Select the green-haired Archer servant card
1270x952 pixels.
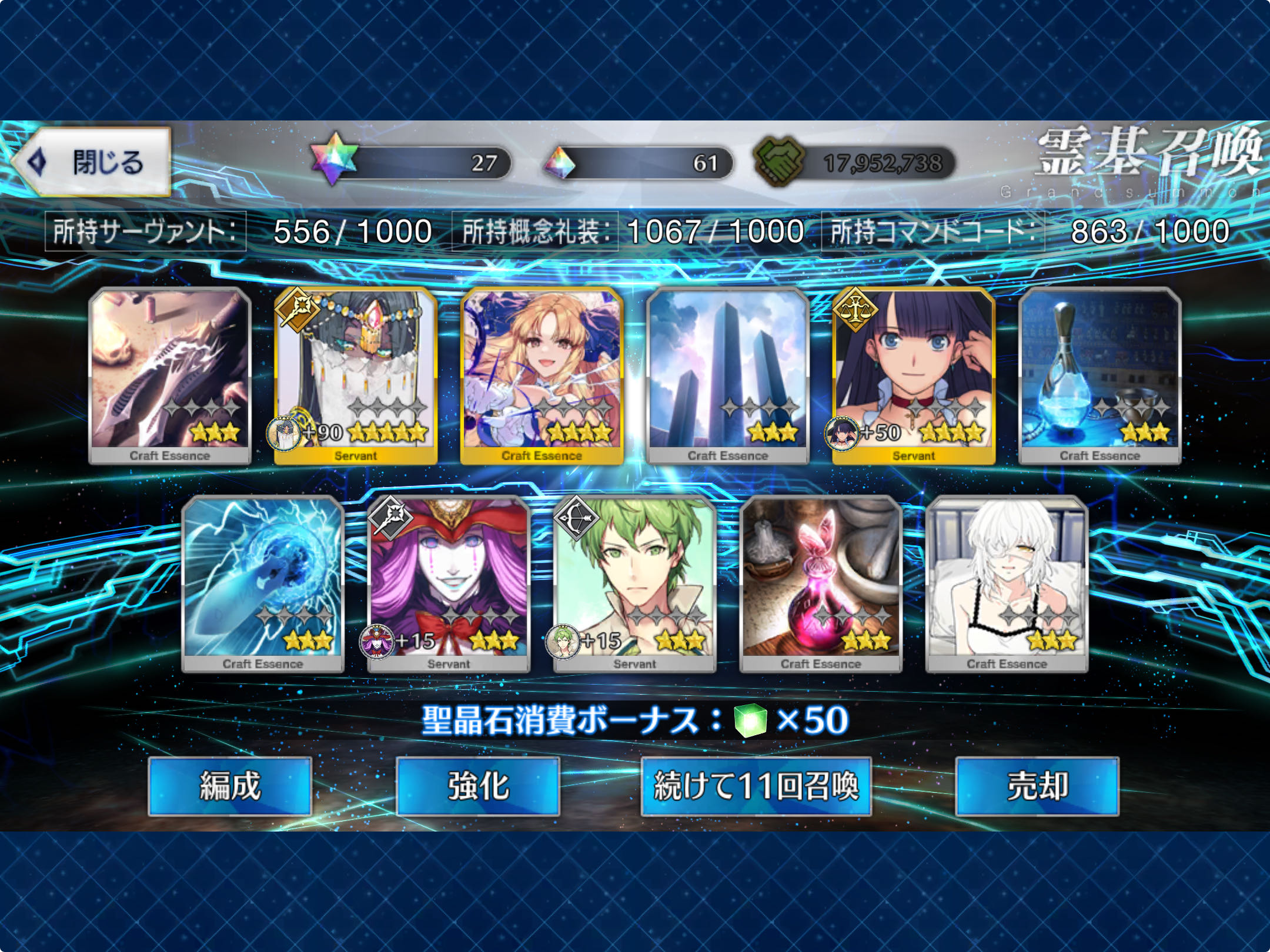634,584
